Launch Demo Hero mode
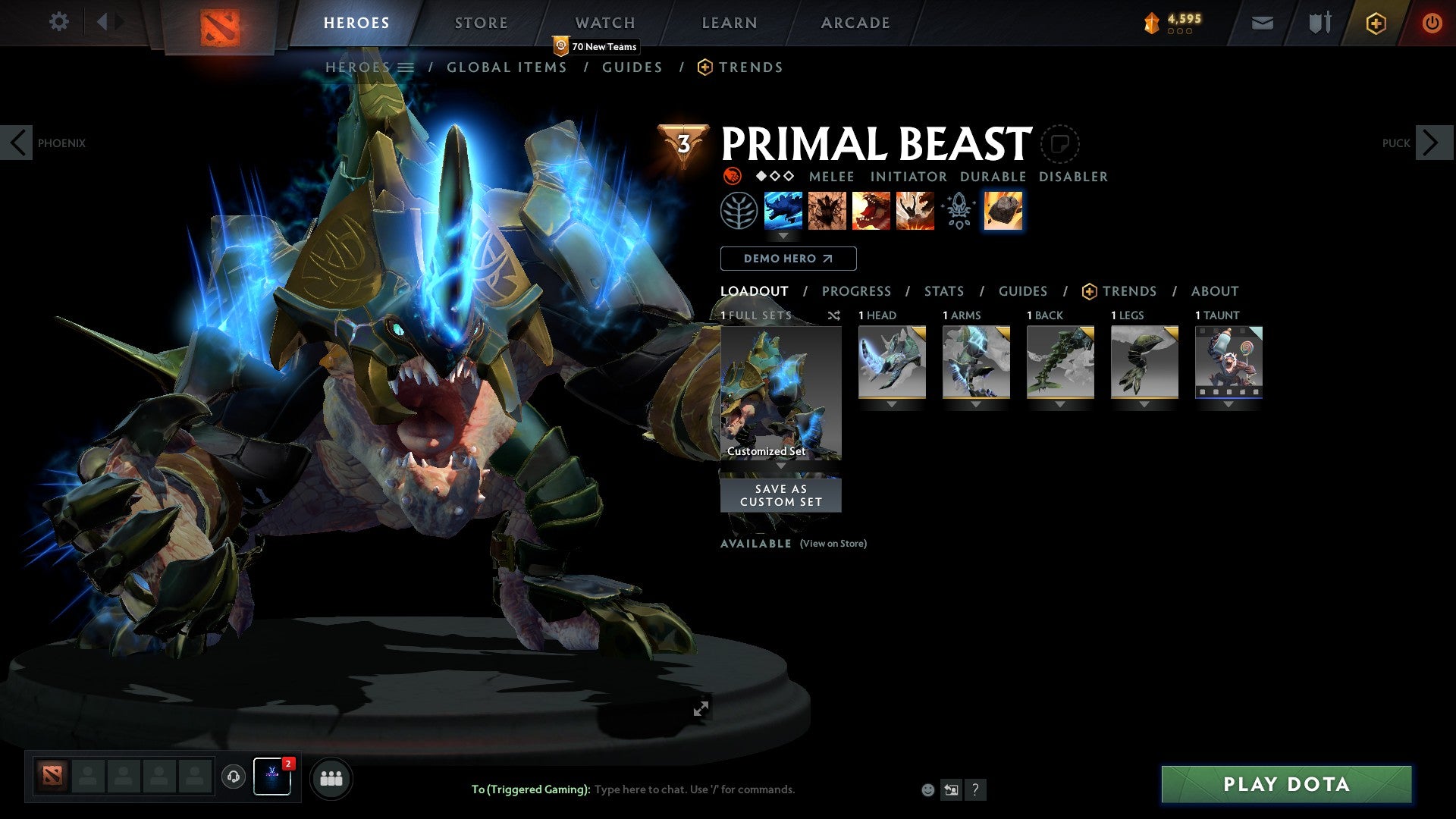The image size is (1456, 819). 788,259
